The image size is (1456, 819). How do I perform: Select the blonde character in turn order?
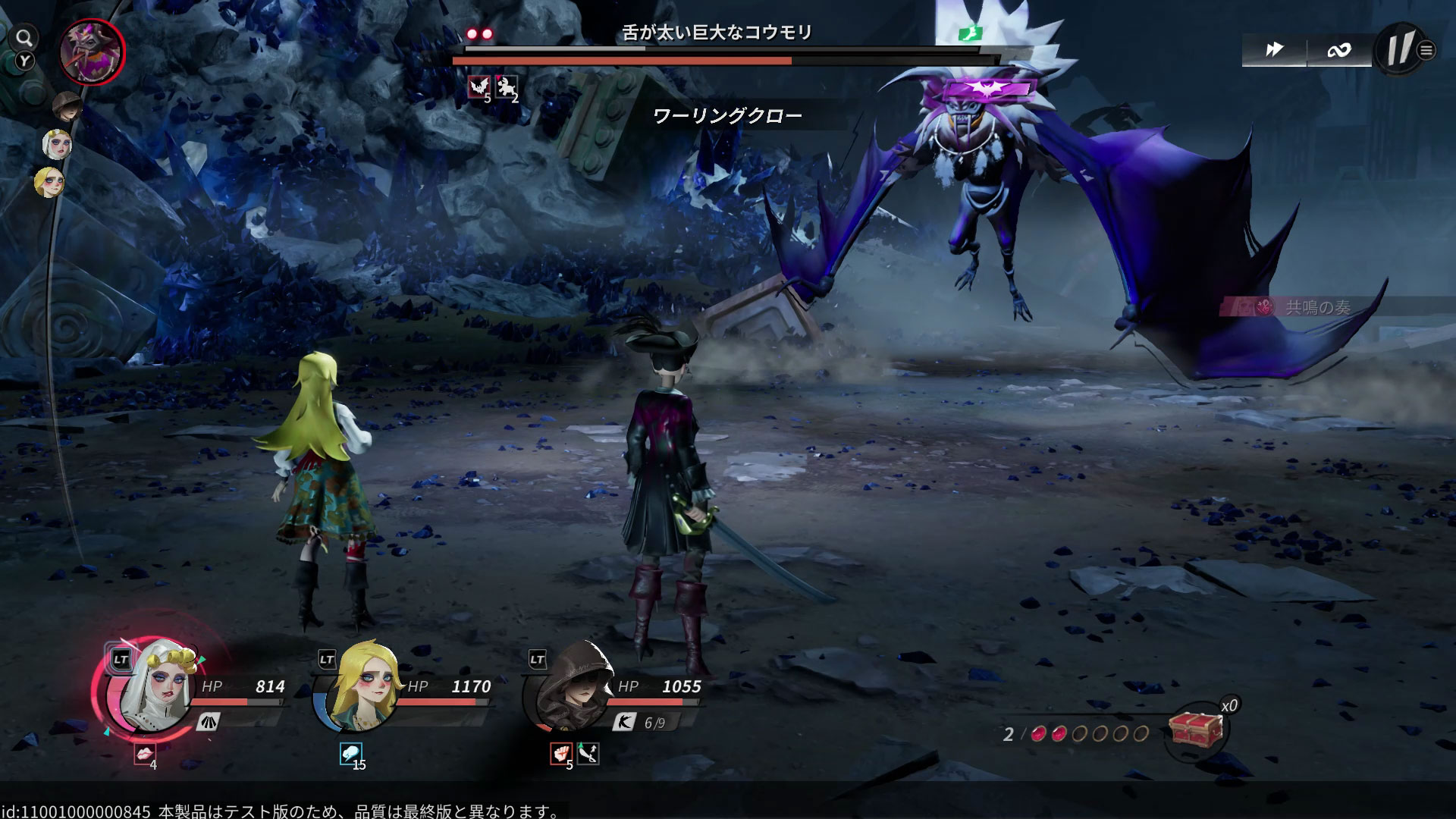[x=50, y=183]
